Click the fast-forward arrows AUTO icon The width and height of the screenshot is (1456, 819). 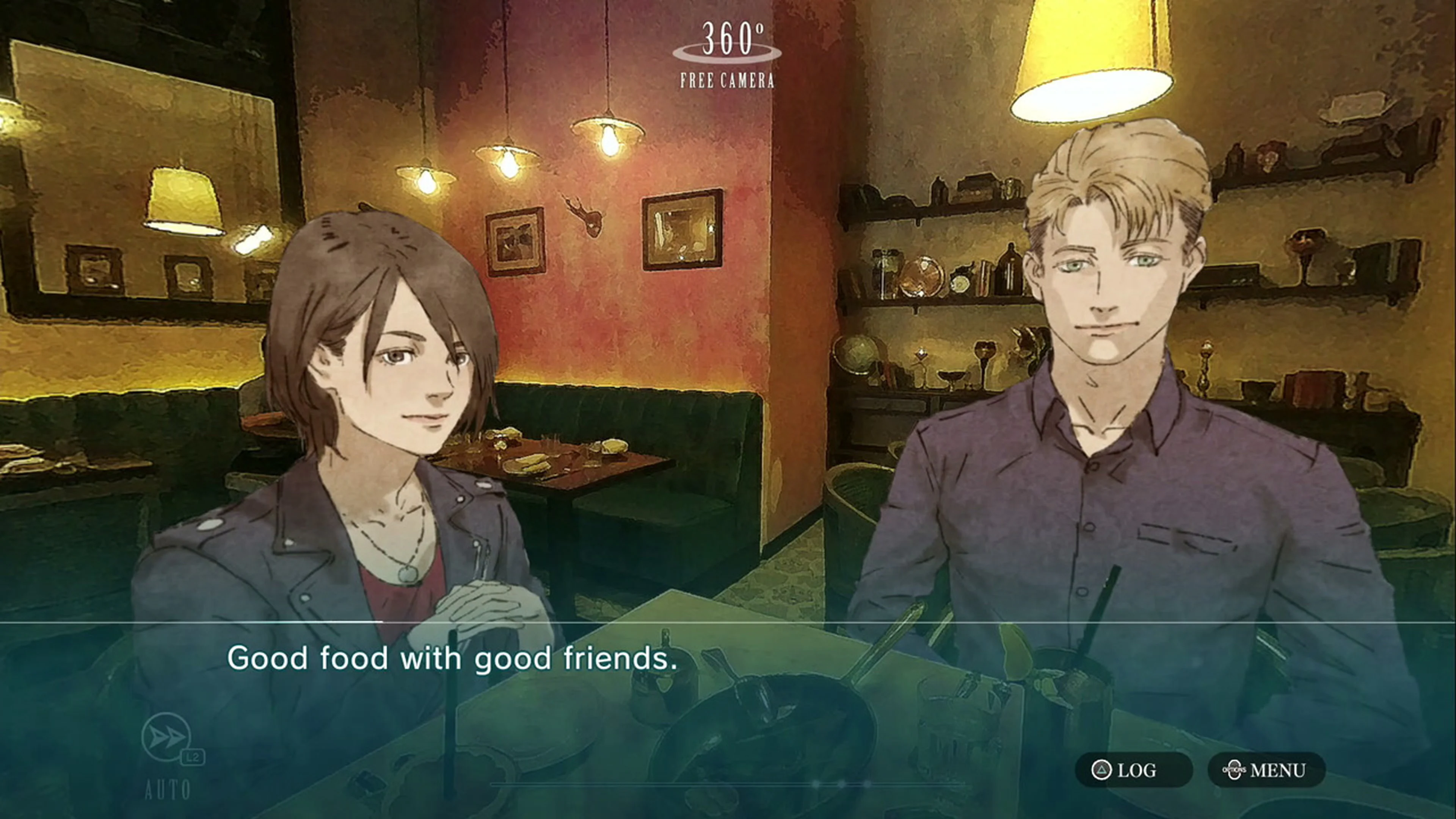point(166,737)
